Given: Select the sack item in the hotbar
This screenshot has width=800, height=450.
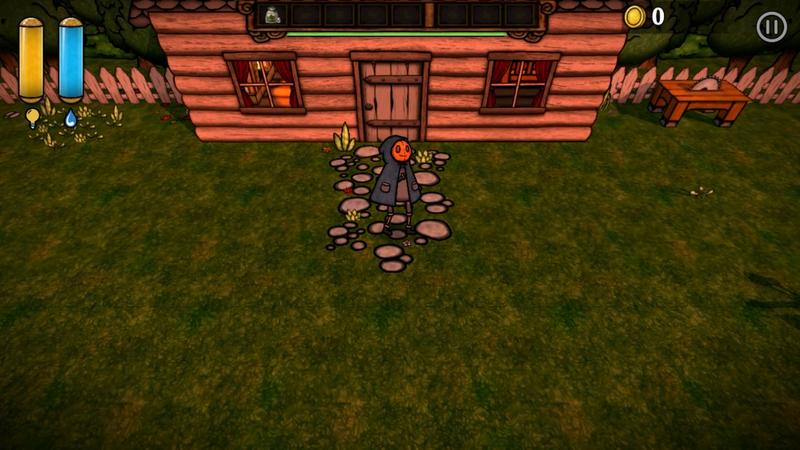Looking at the screenshot, I should [x=272, y=15].
